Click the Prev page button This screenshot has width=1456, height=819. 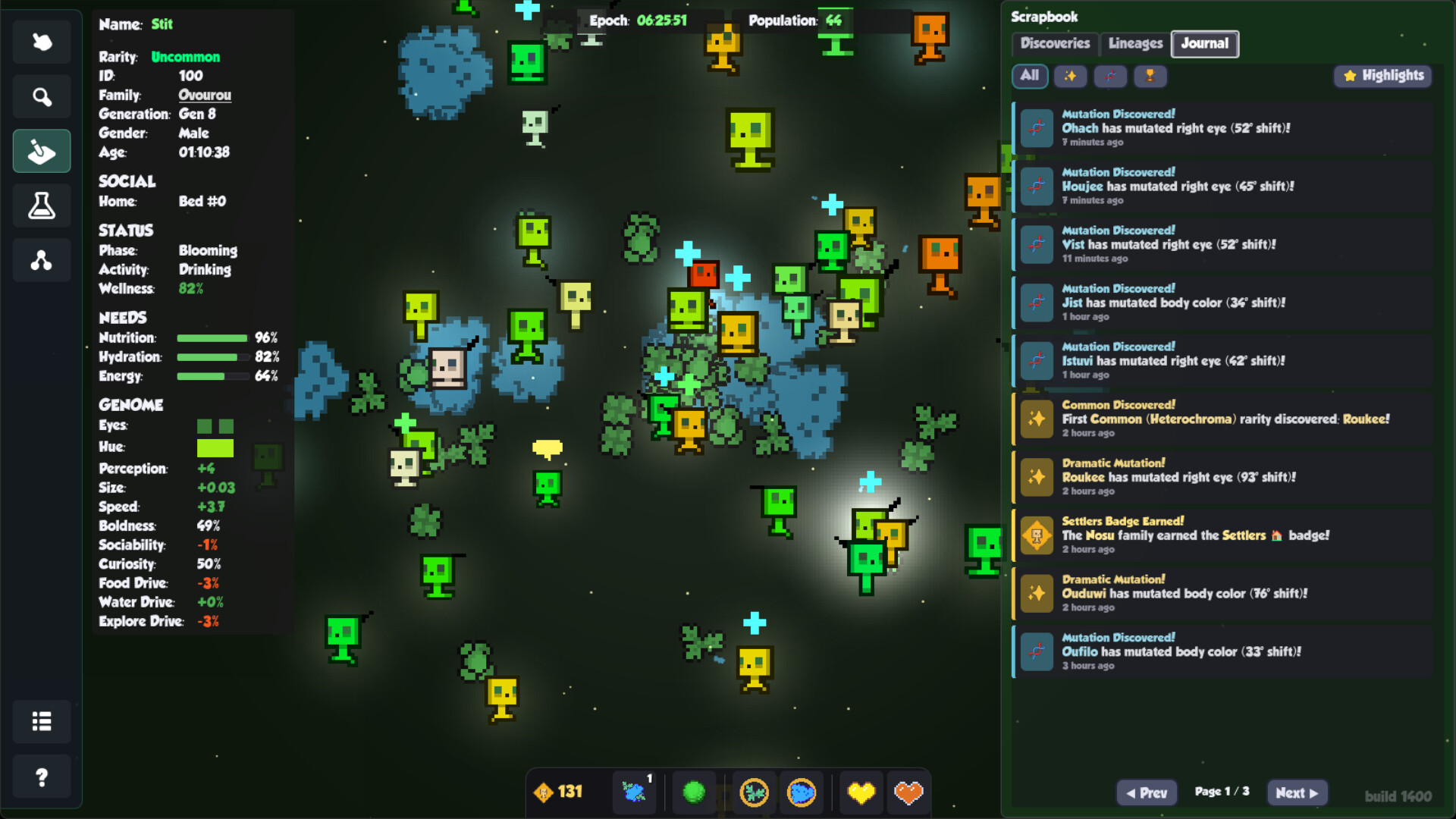tap(1147, 793)
